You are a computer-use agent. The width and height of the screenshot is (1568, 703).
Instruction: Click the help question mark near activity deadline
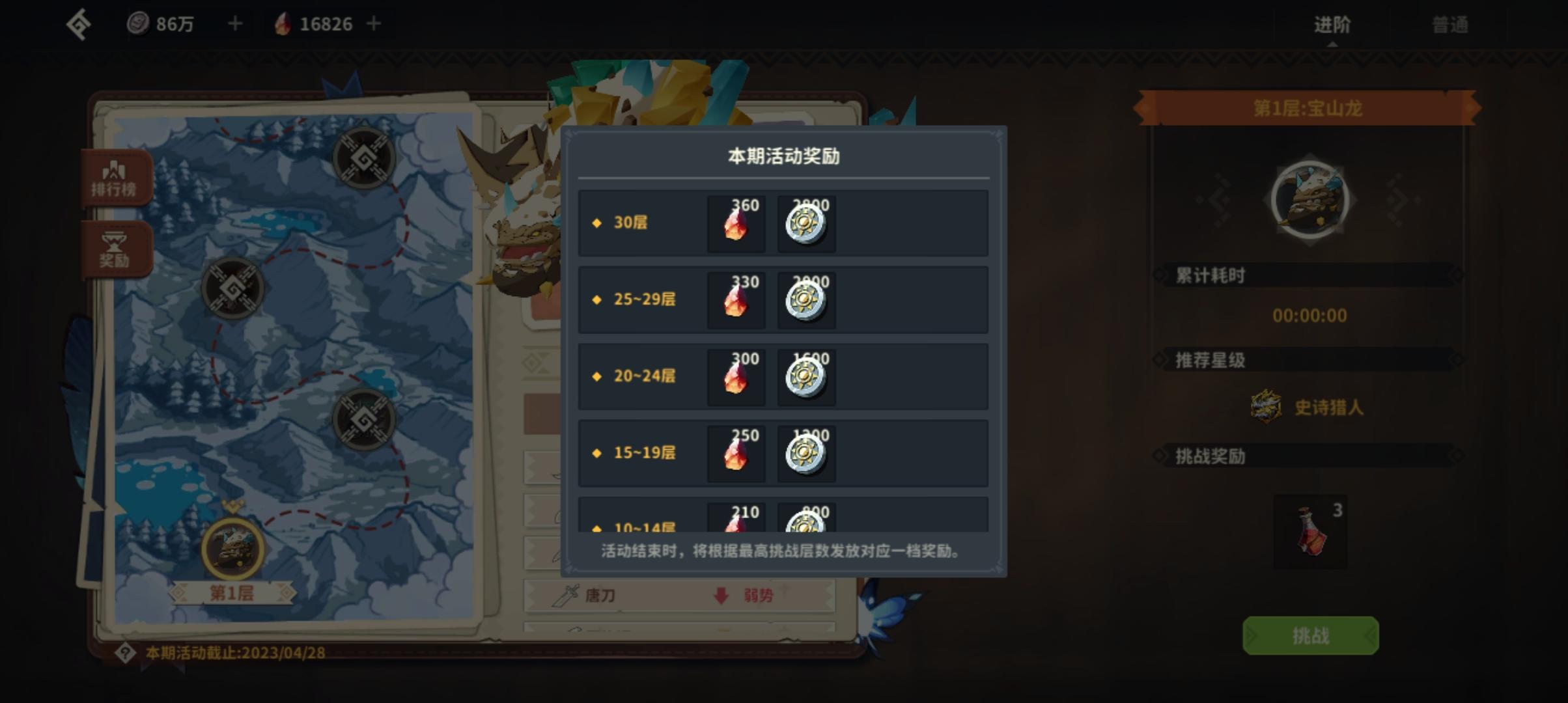[x=128, y=653]
